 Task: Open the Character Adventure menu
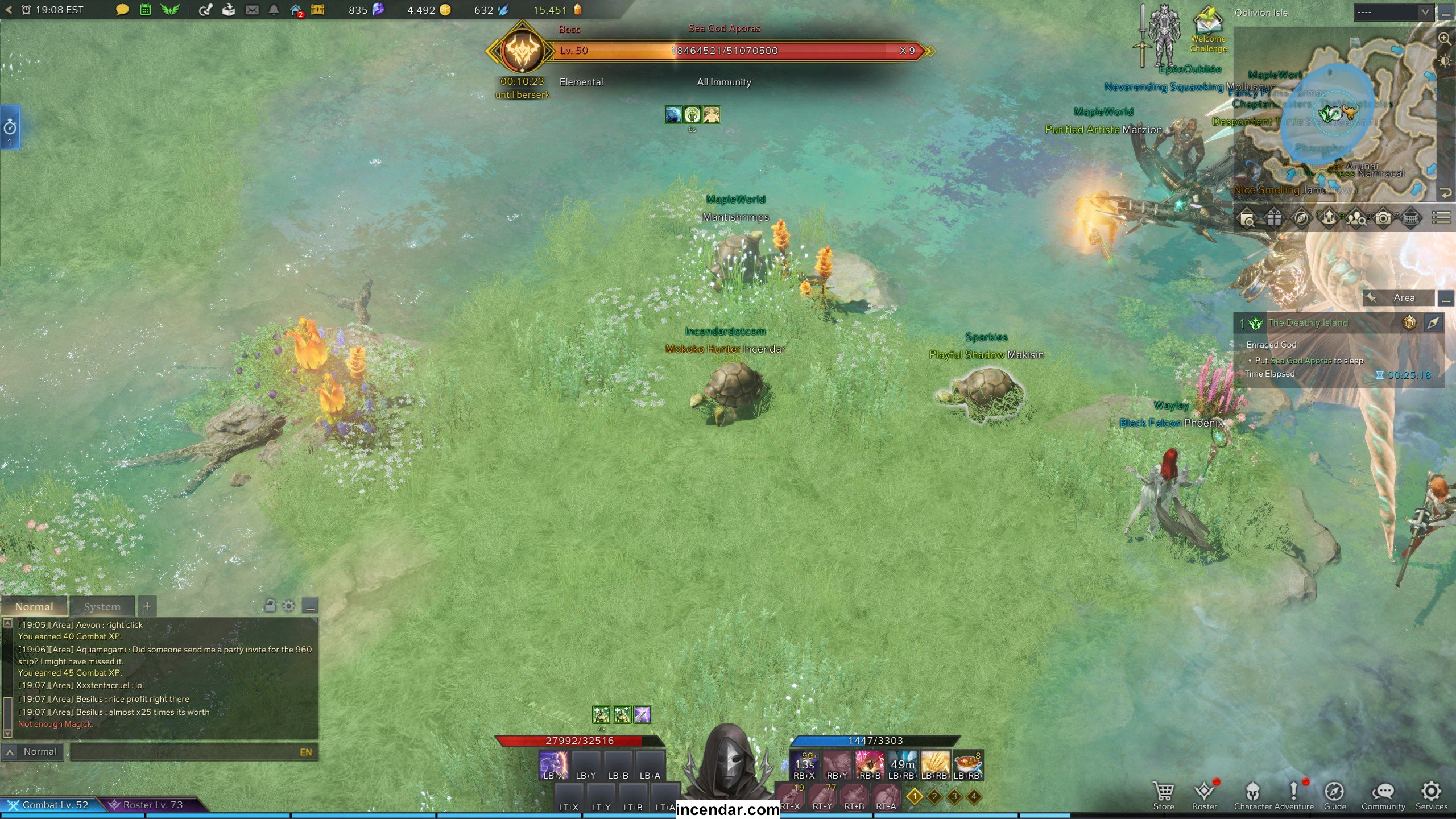(x=1273, y=794)
